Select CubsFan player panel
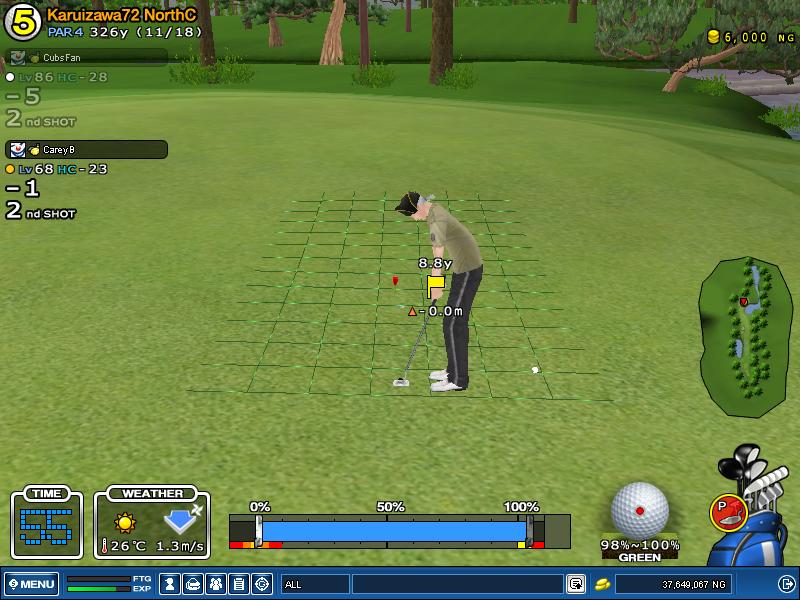Screen dimensions: 800x600 coord(86,58)
